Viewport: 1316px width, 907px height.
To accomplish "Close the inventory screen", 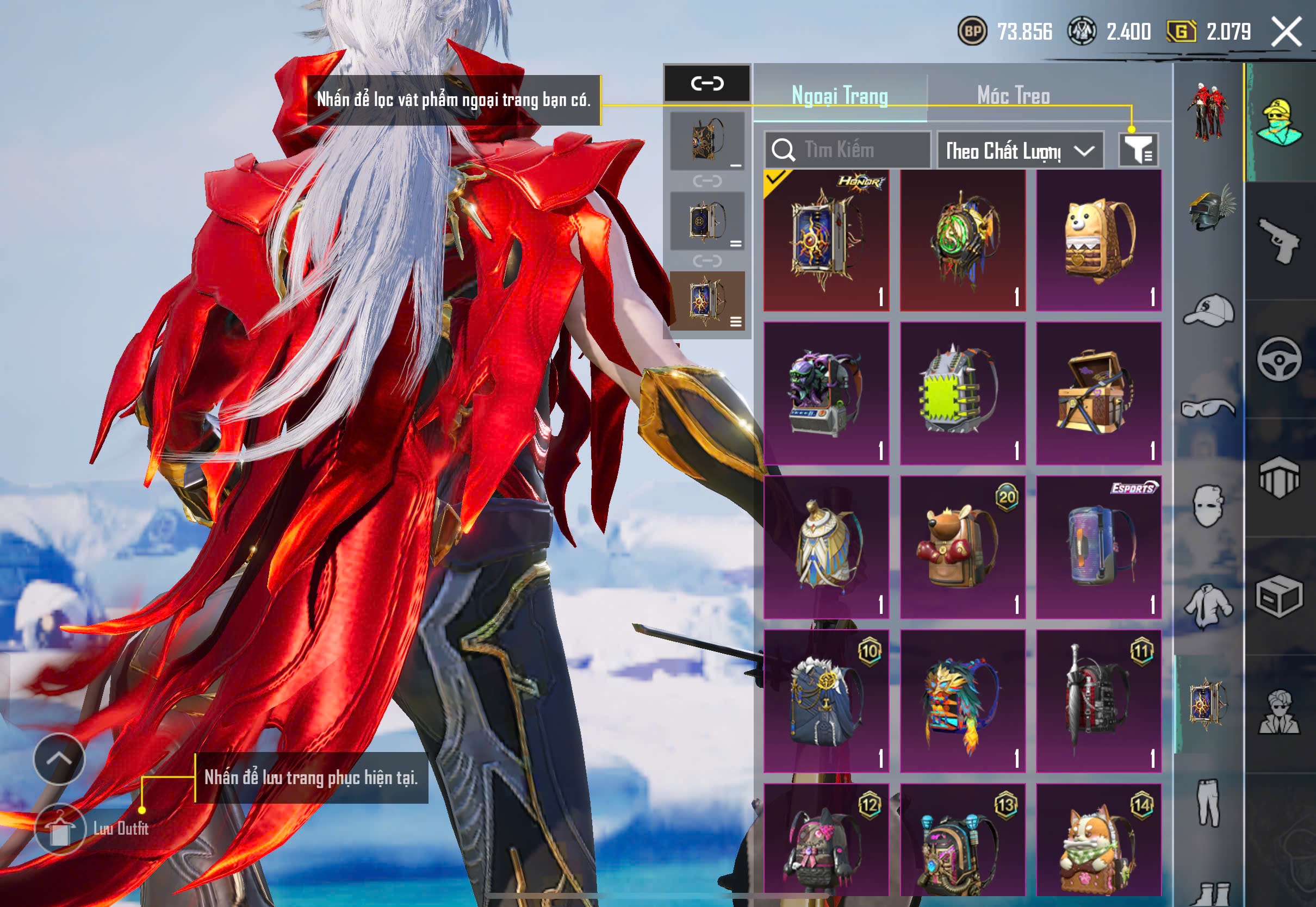I will [1287, 31].
